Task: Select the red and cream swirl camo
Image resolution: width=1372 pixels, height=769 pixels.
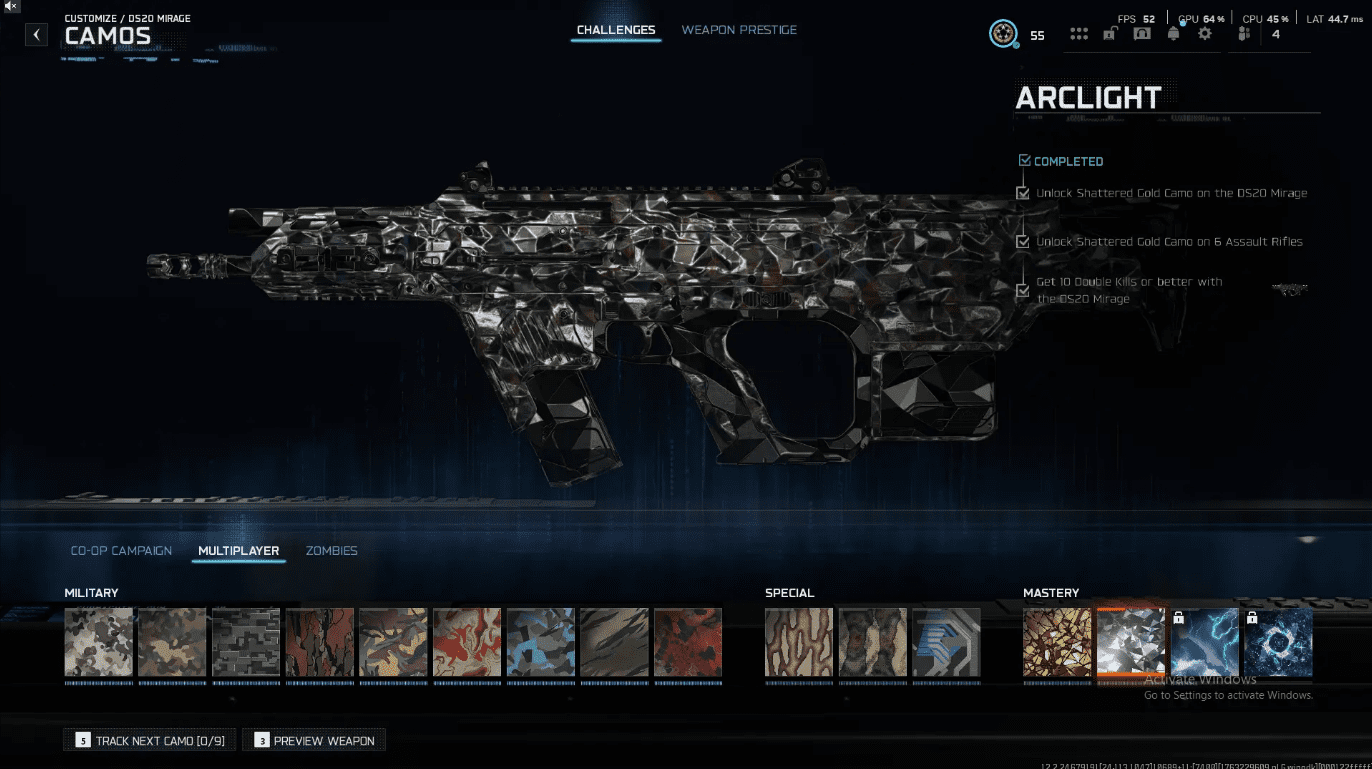Action: pyautogui.click(x=467, y=643)
